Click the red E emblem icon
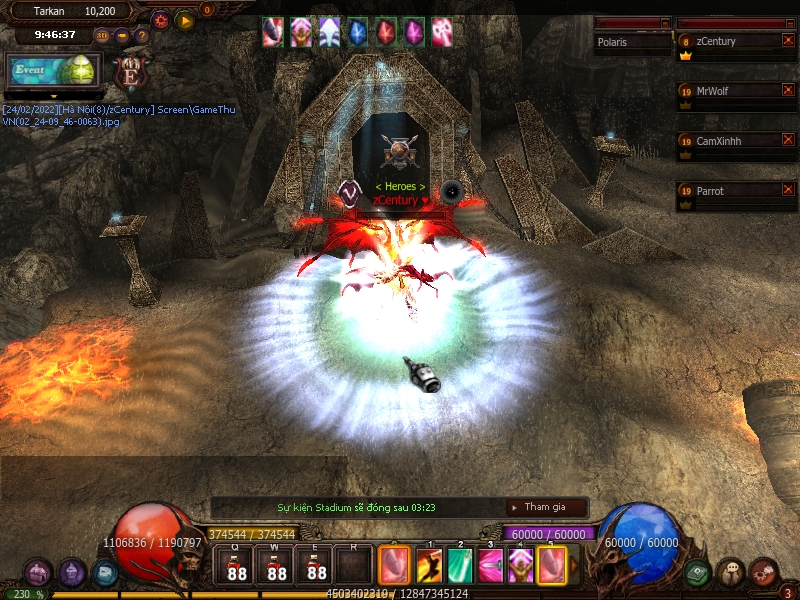Viewport: 800px width, 600px height. (130, 71)
